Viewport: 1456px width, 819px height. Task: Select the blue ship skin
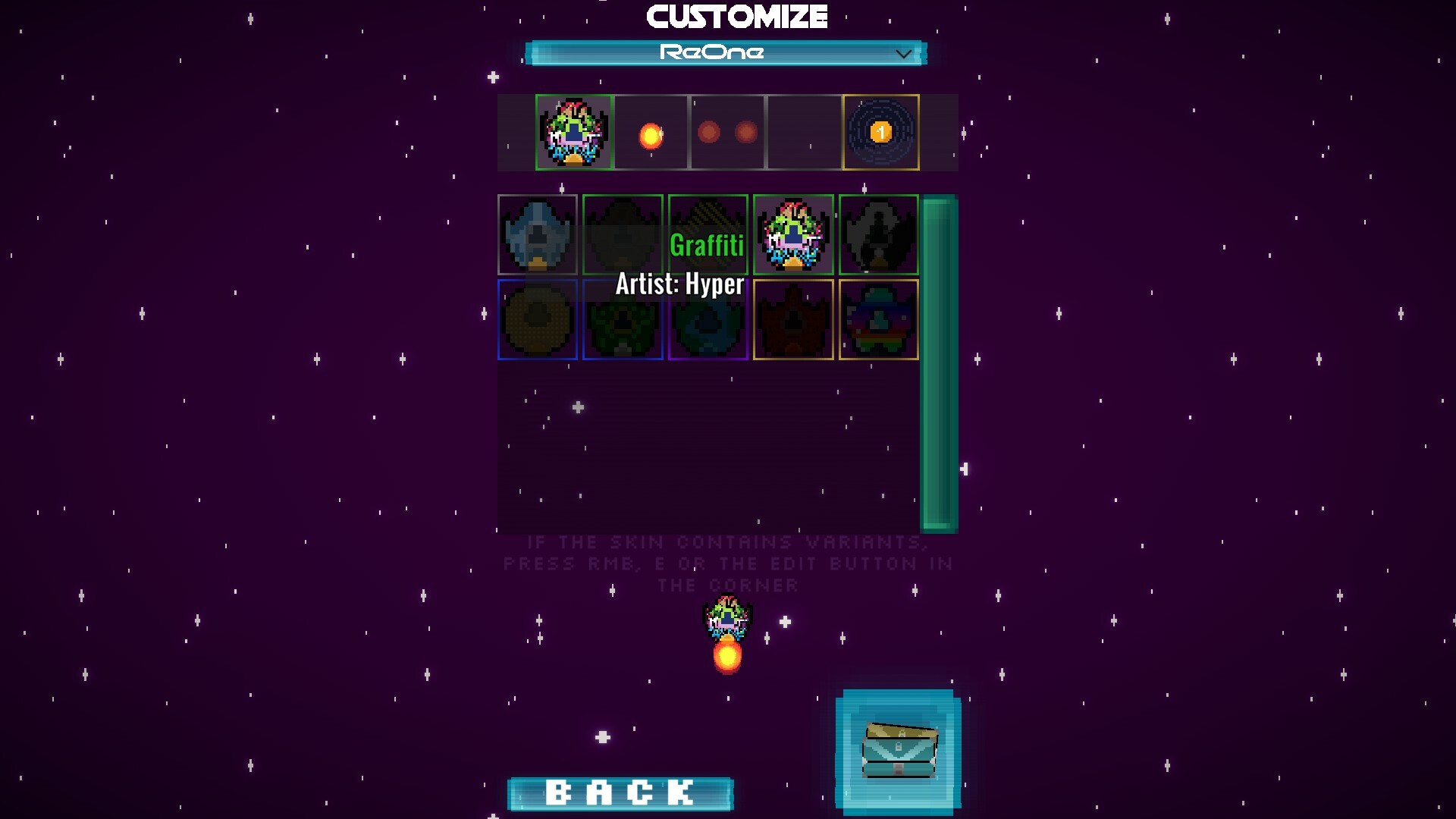(x=538, y=236)
